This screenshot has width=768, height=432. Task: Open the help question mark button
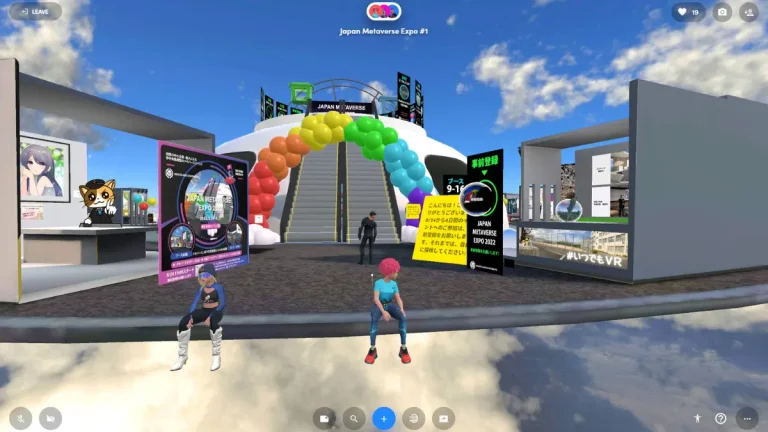(721, 418)
